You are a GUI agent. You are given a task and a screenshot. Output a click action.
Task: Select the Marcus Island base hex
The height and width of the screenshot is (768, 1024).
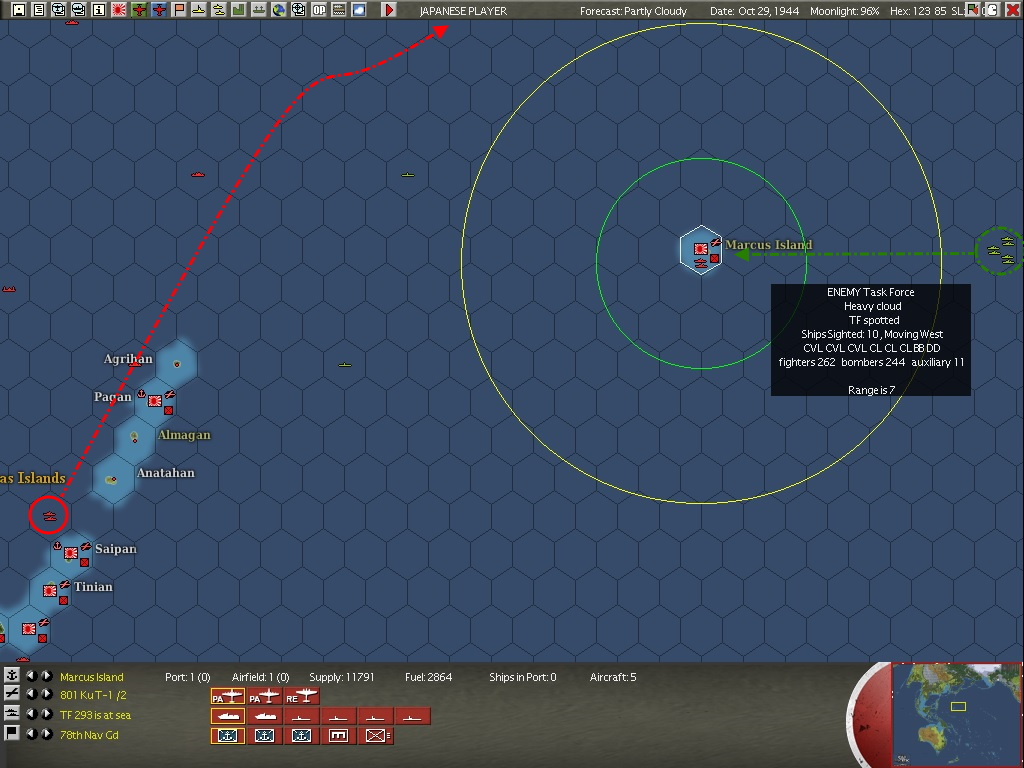click(x=701, y=252)
